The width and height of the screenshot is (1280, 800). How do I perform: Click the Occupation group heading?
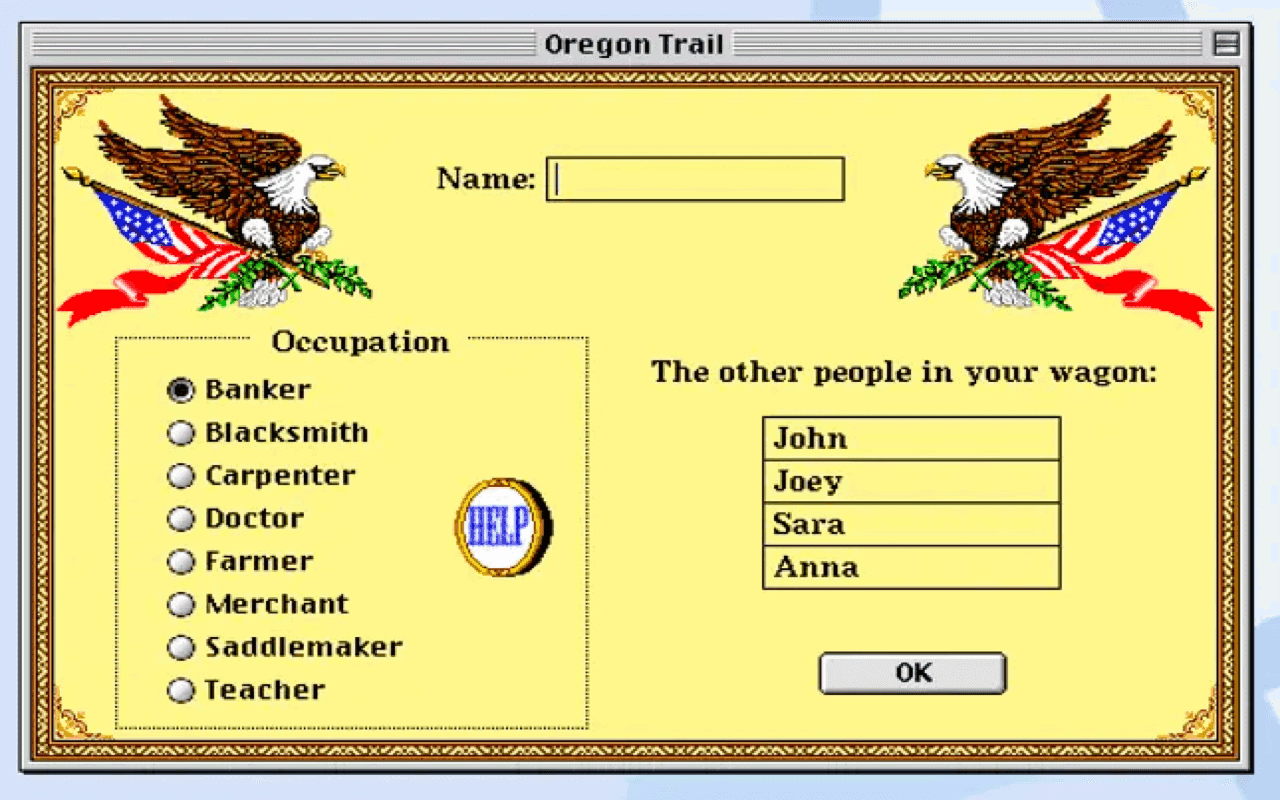[x=360, y=342]
